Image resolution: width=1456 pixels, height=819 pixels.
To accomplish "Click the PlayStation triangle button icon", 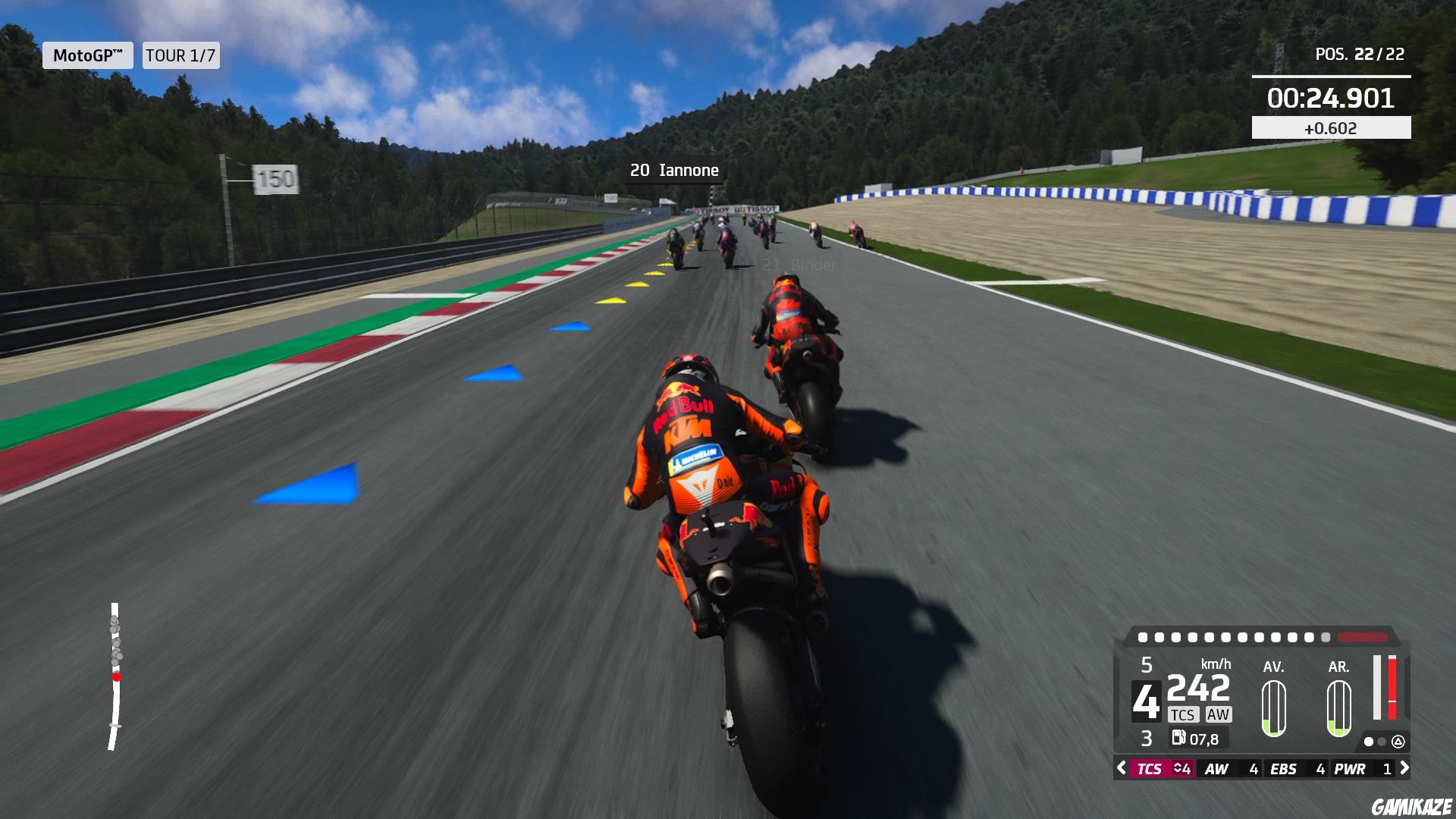I will [x=1399, y=742].
